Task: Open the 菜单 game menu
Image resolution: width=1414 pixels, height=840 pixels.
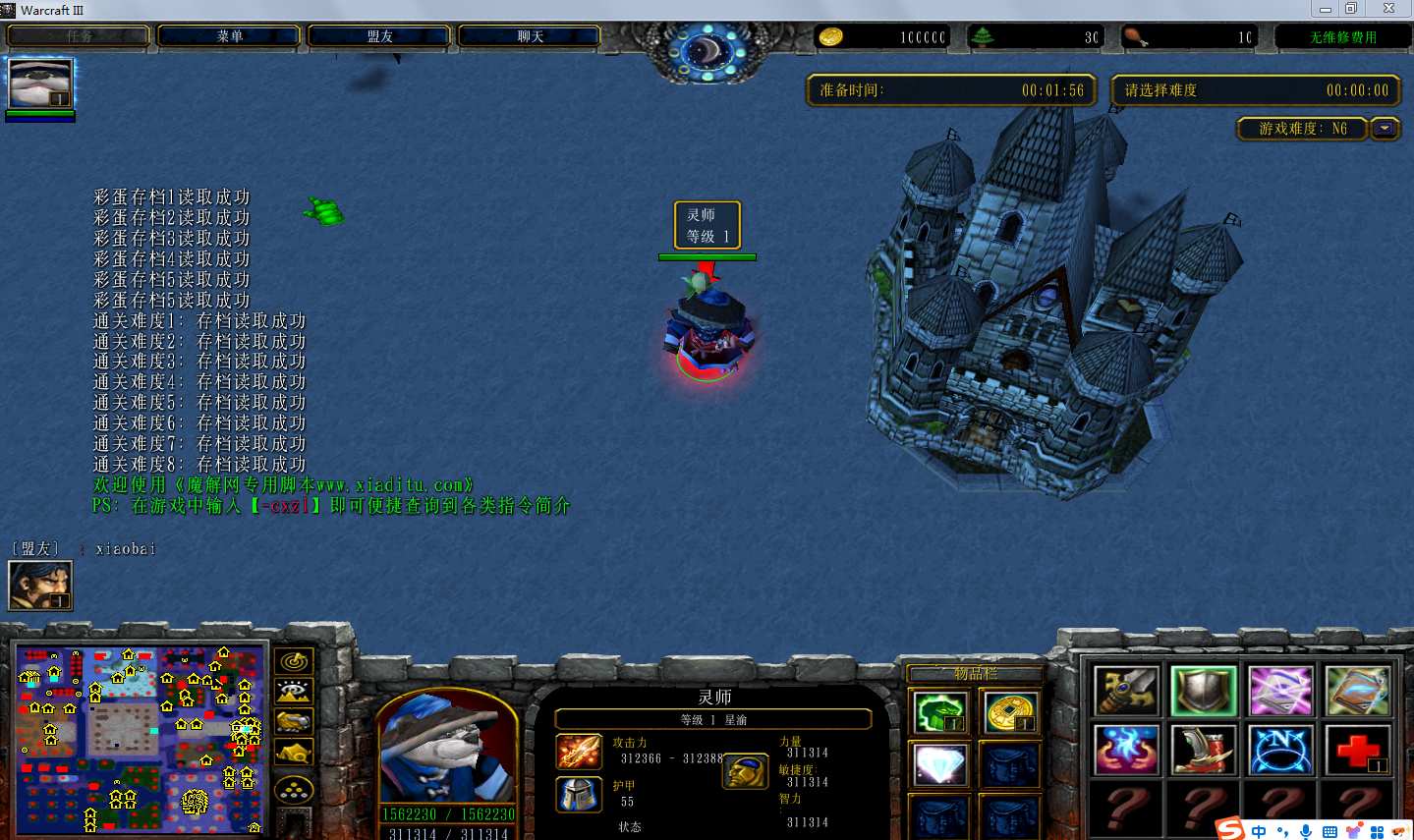Action: coord(229,36)
